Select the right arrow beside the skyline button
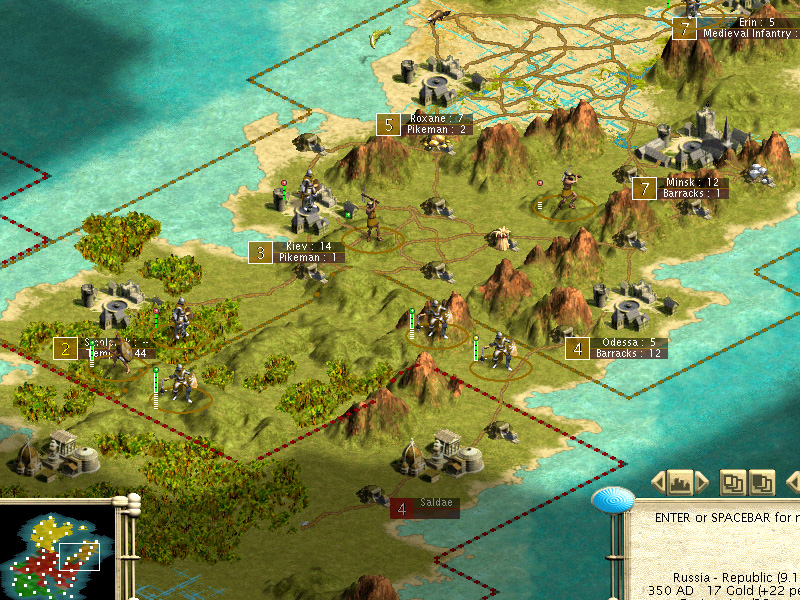The height and width of the screenshot is (600, 800). pyautogui.click(x=702, y=482)
